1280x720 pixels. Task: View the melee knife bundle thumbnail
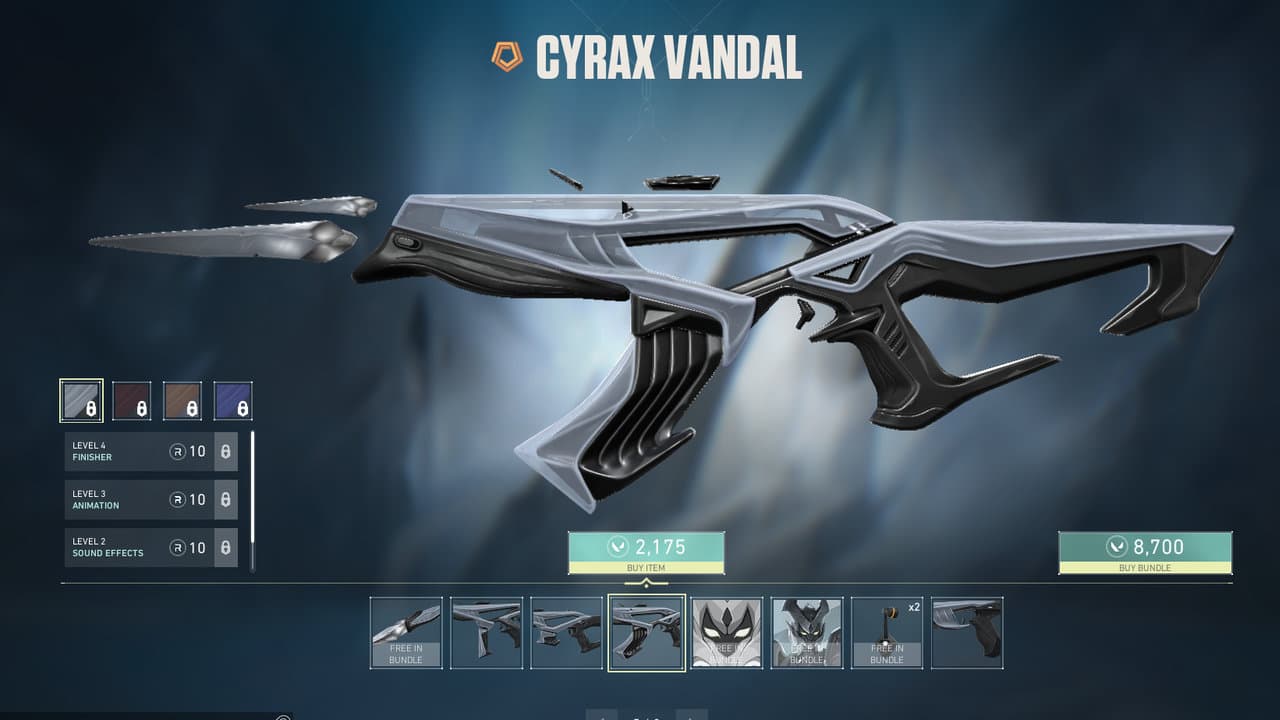tap(406, 633)
